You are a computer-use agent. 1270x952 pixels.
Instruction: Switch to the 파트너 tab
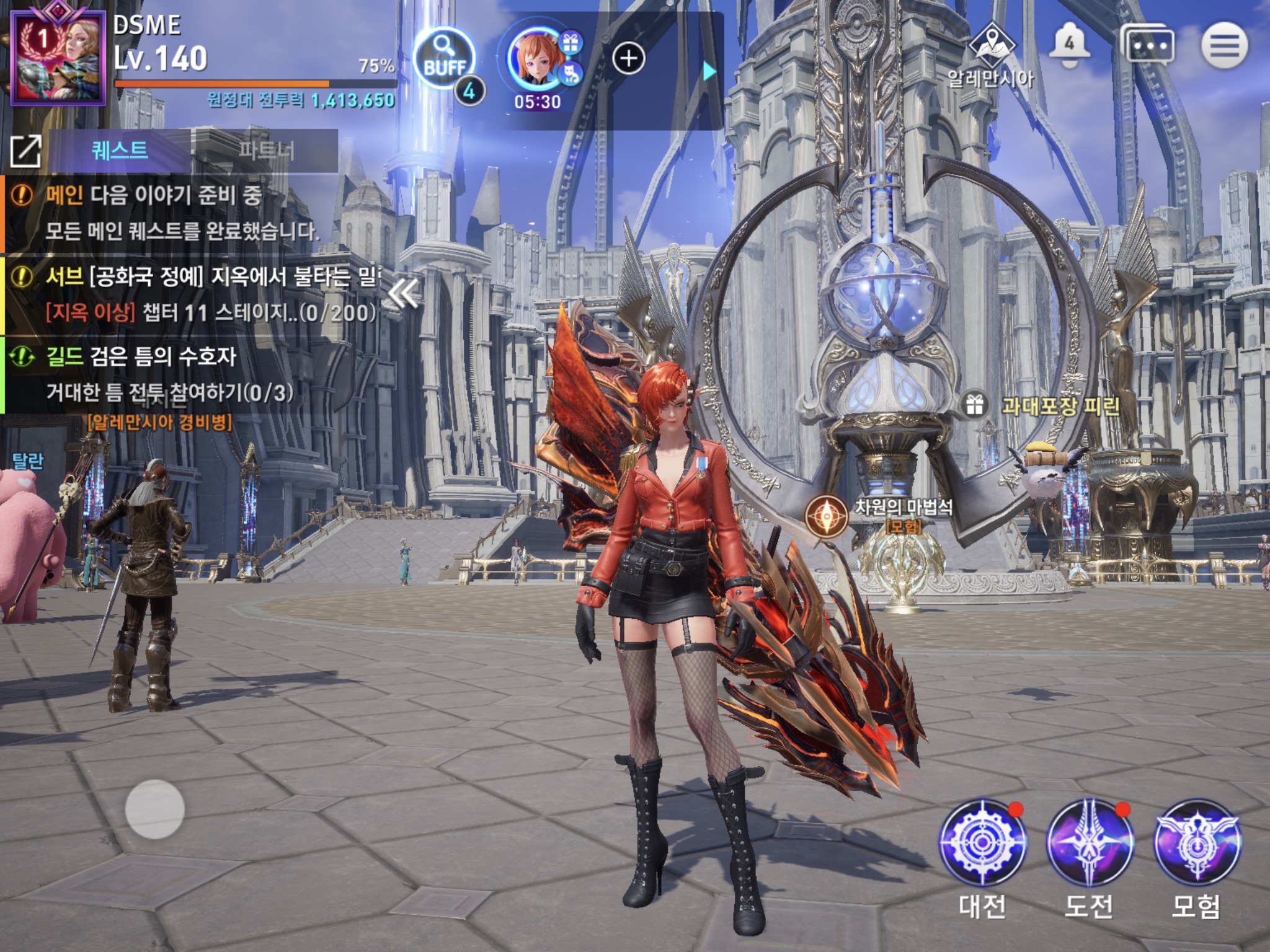(266, 151)
